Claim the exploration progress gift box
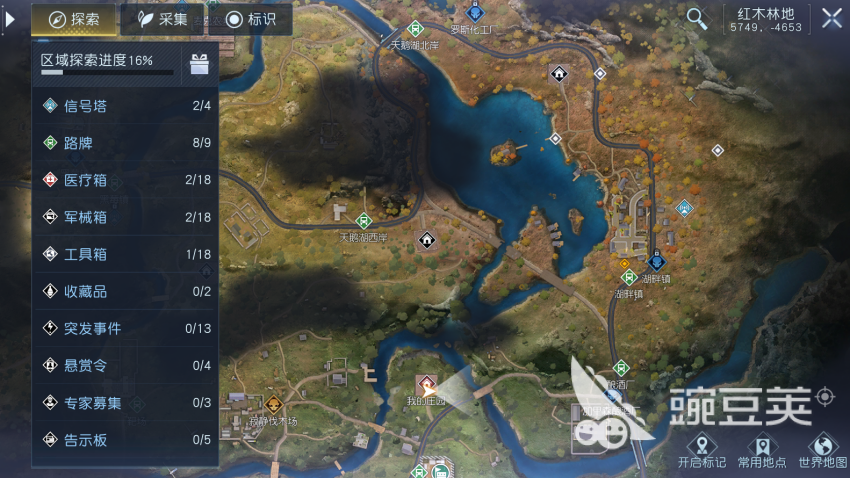Image resolution: width=850 pixels, height=478 pixels. point(199,64)
